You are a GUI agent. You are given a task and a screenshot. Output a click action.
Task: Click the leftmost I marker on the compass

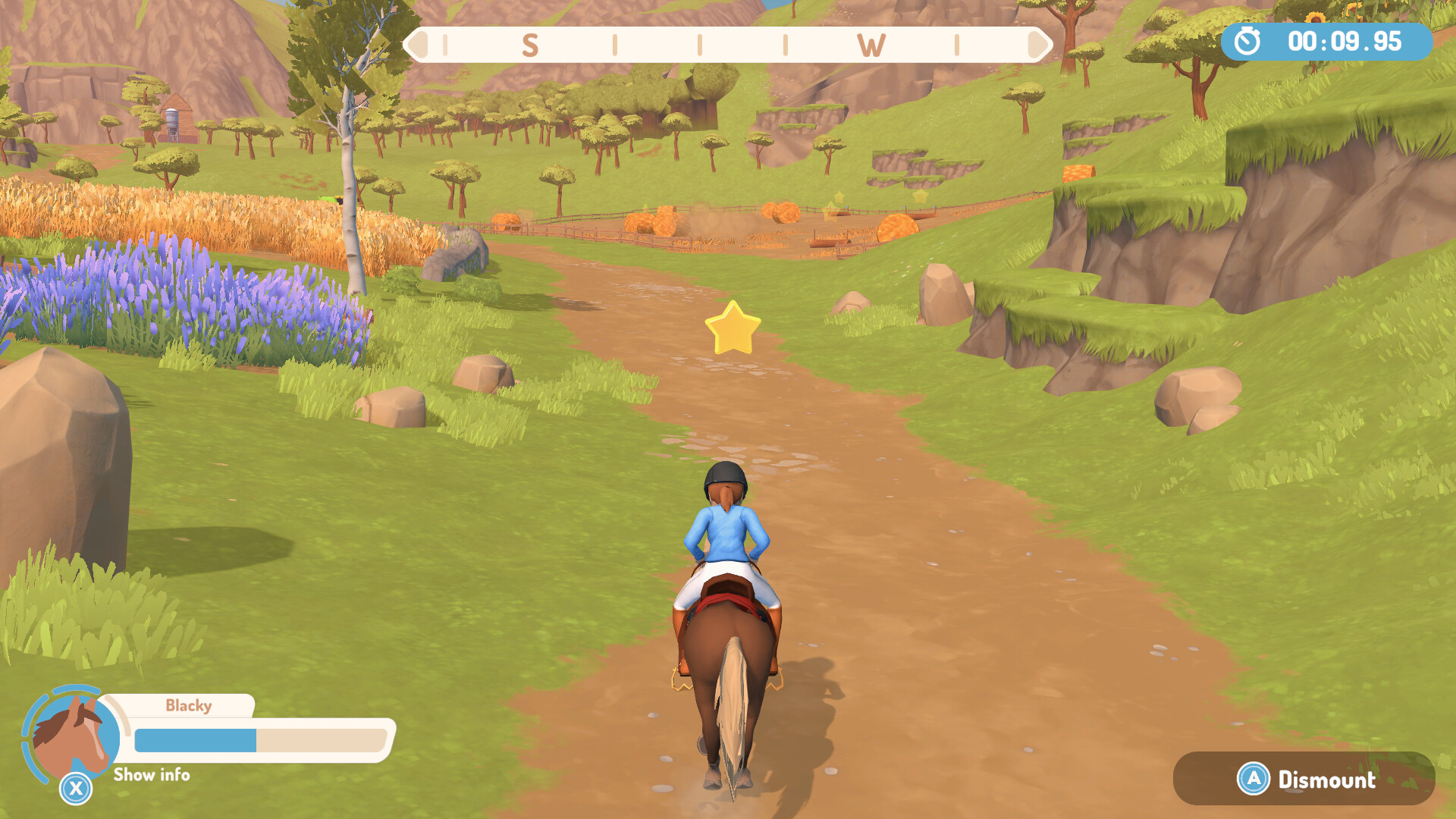(x=446, y=45)
